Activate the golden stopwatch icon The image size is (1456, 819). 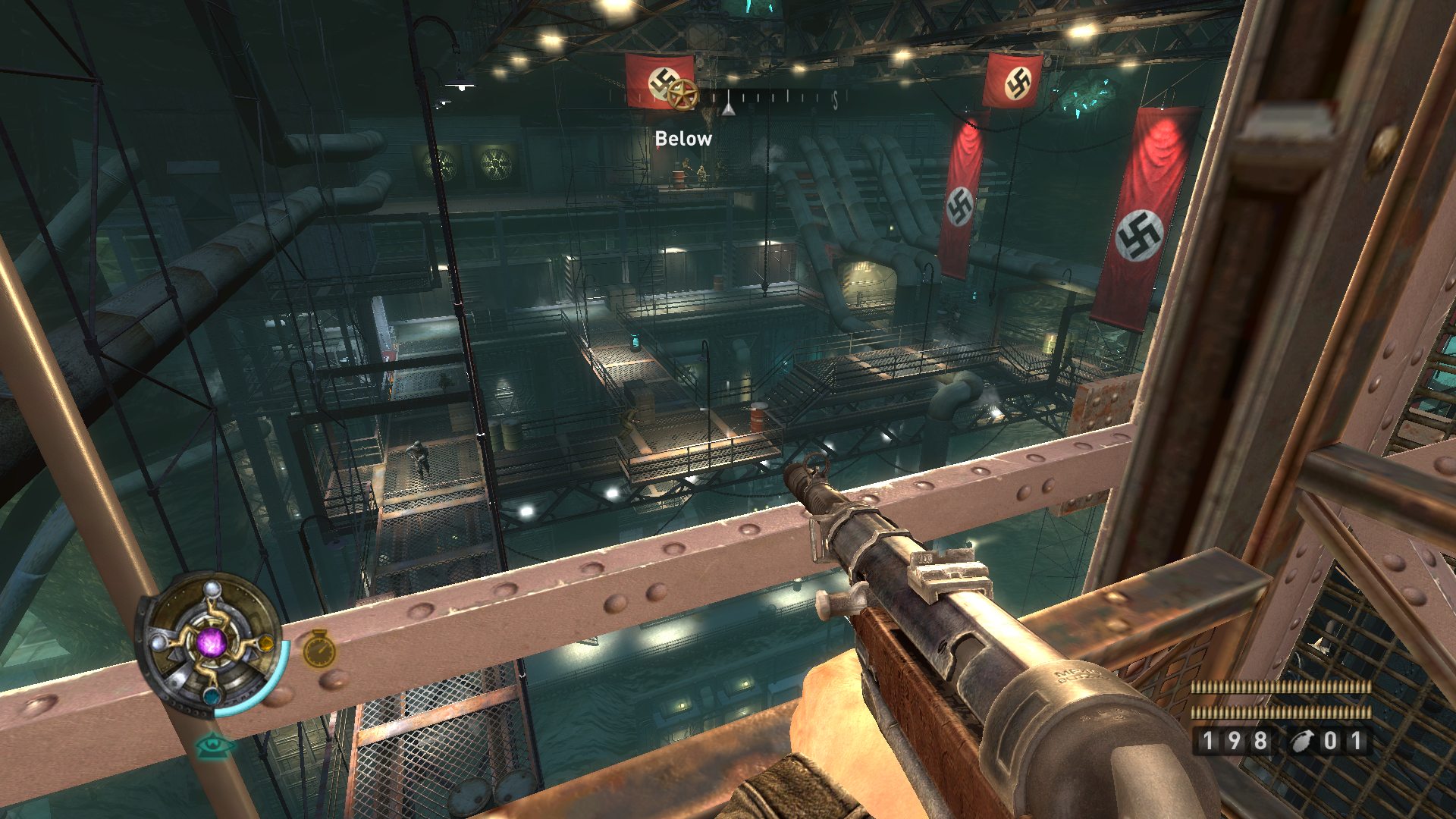[x=319, y=649]
